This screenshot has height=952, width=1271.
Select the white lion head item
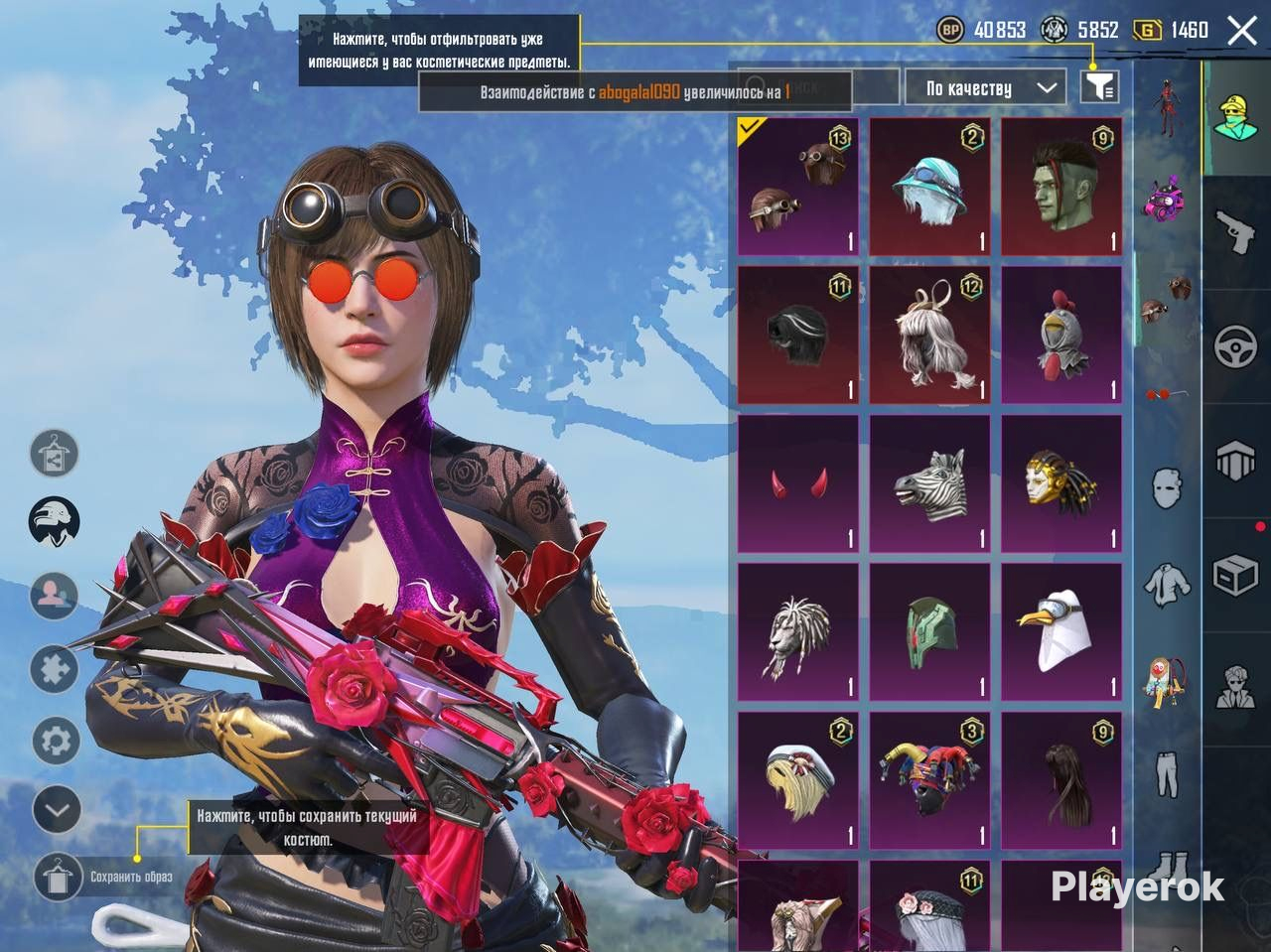(x=798, y=632)
